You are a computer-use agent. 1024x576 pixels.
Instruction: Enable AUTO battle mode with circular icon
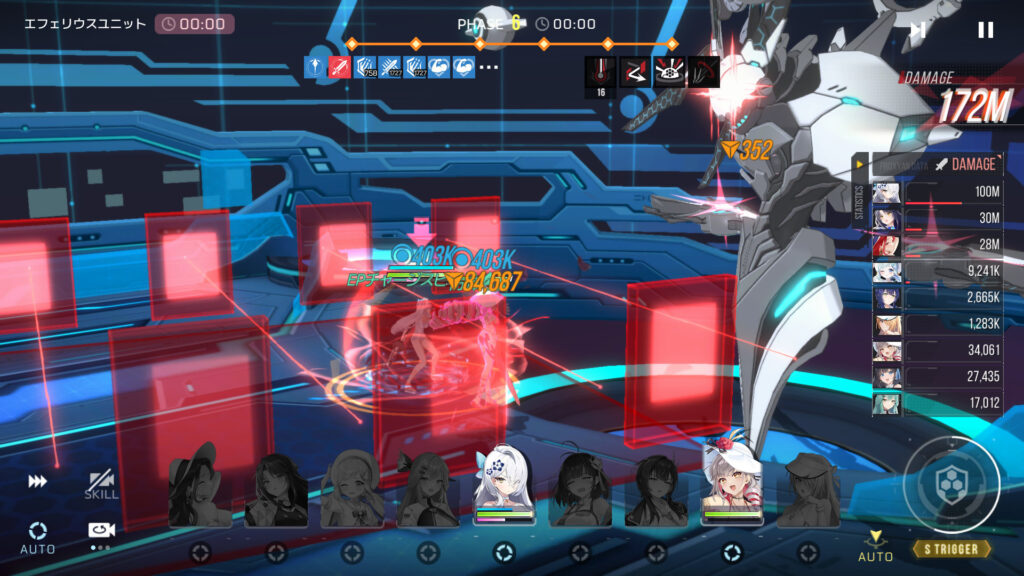(38, 536)
